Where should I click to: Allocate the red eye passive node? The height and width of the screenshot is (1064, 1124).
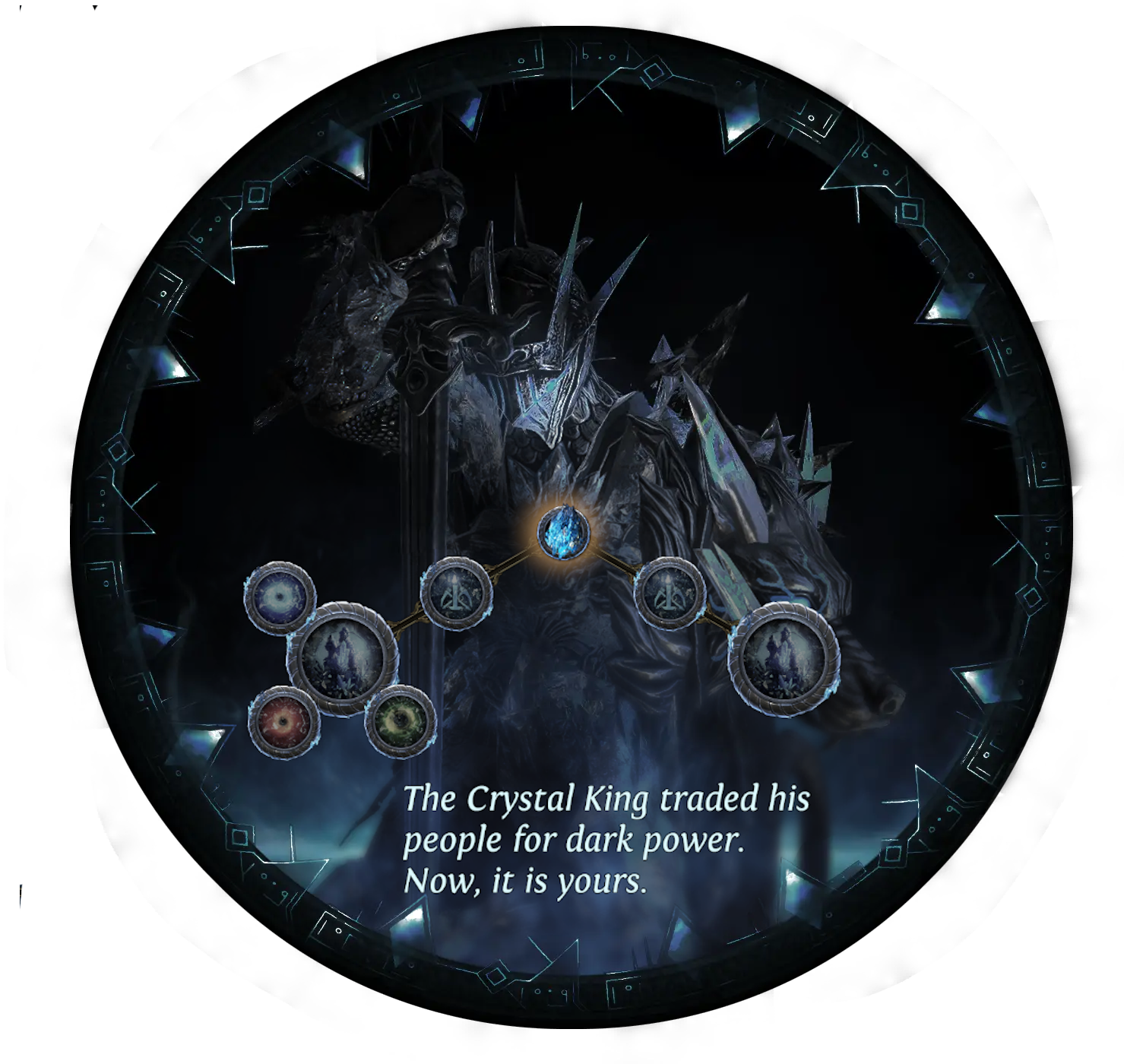(284, 720)
